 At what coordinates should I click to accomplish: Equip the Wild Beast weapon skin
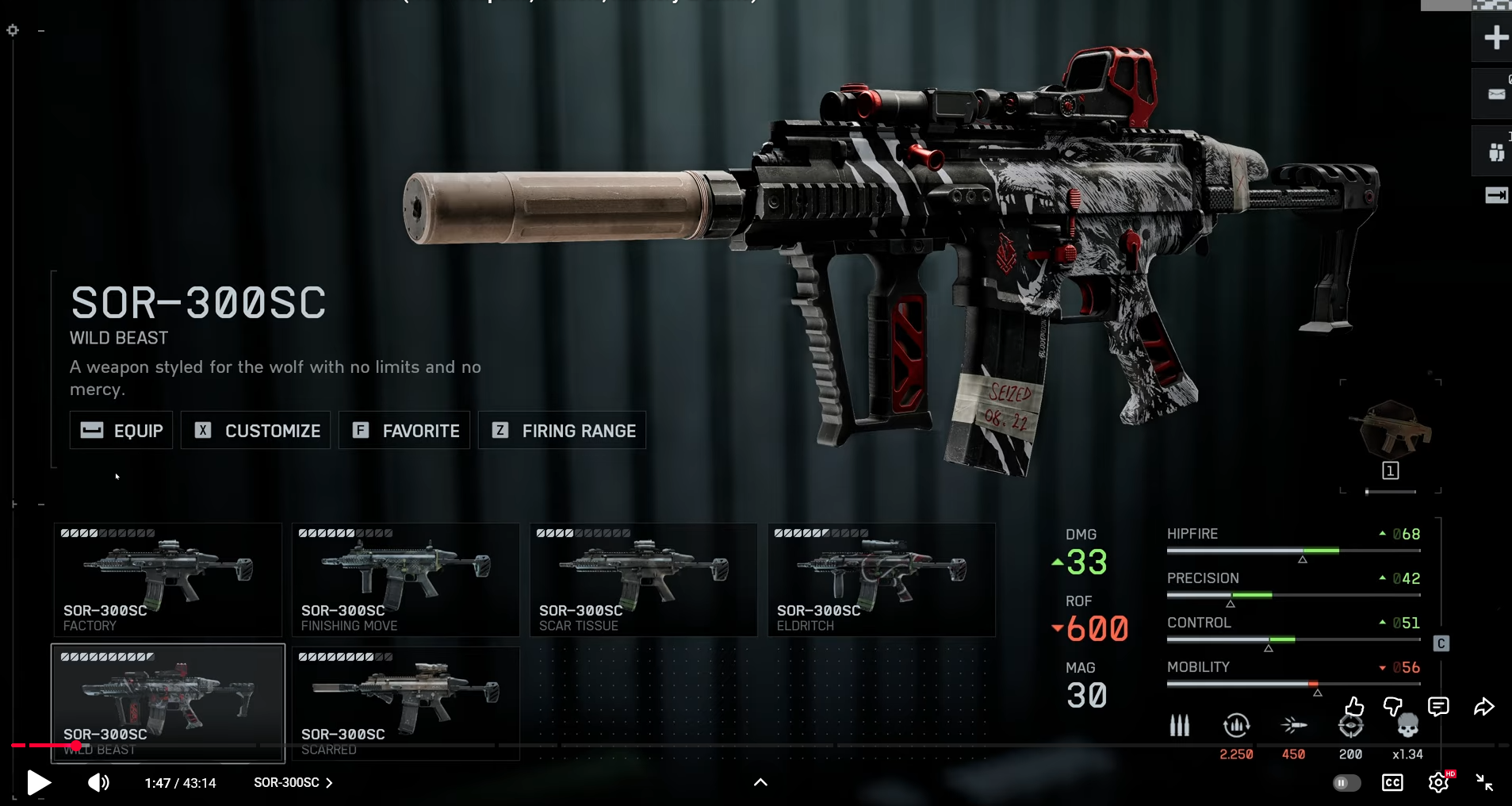pyautogui.click(x=121, y=431)
